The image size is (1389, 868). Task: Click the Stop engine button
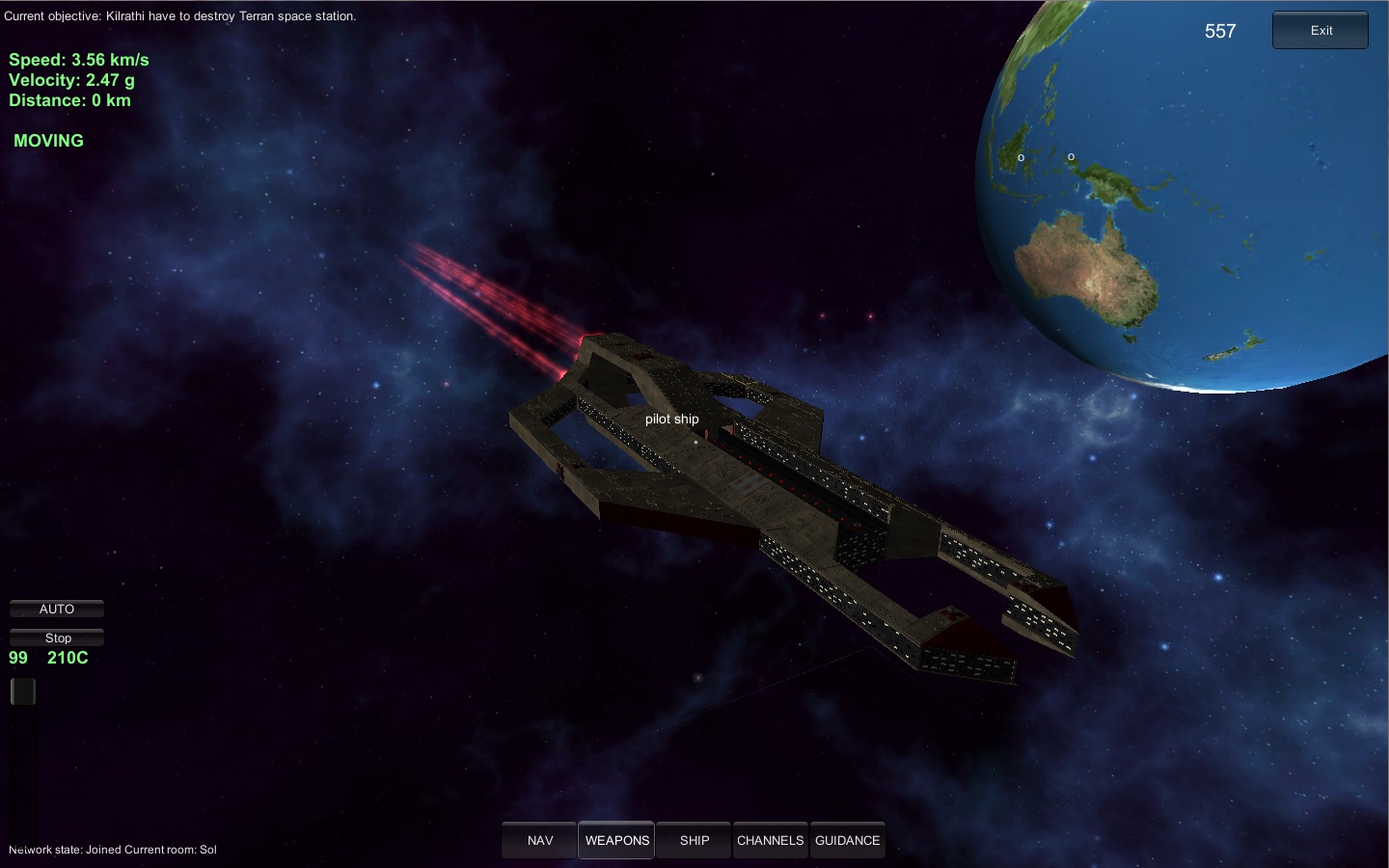click(x=57, y=637)
